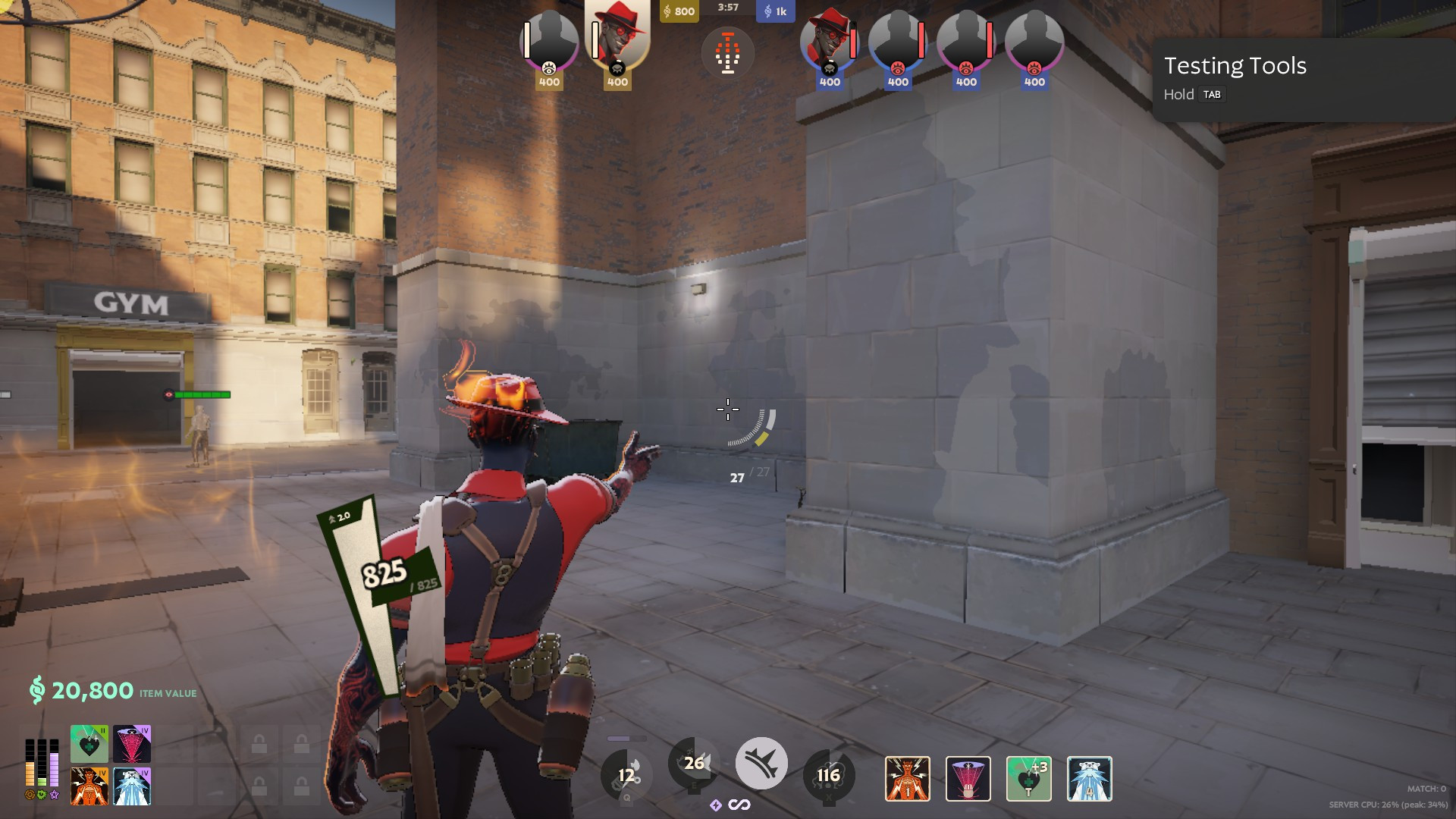This screenshot has width=1456, height=819.
Task: Click the dash stamina icon showing 26
Action: coord(693,764)
